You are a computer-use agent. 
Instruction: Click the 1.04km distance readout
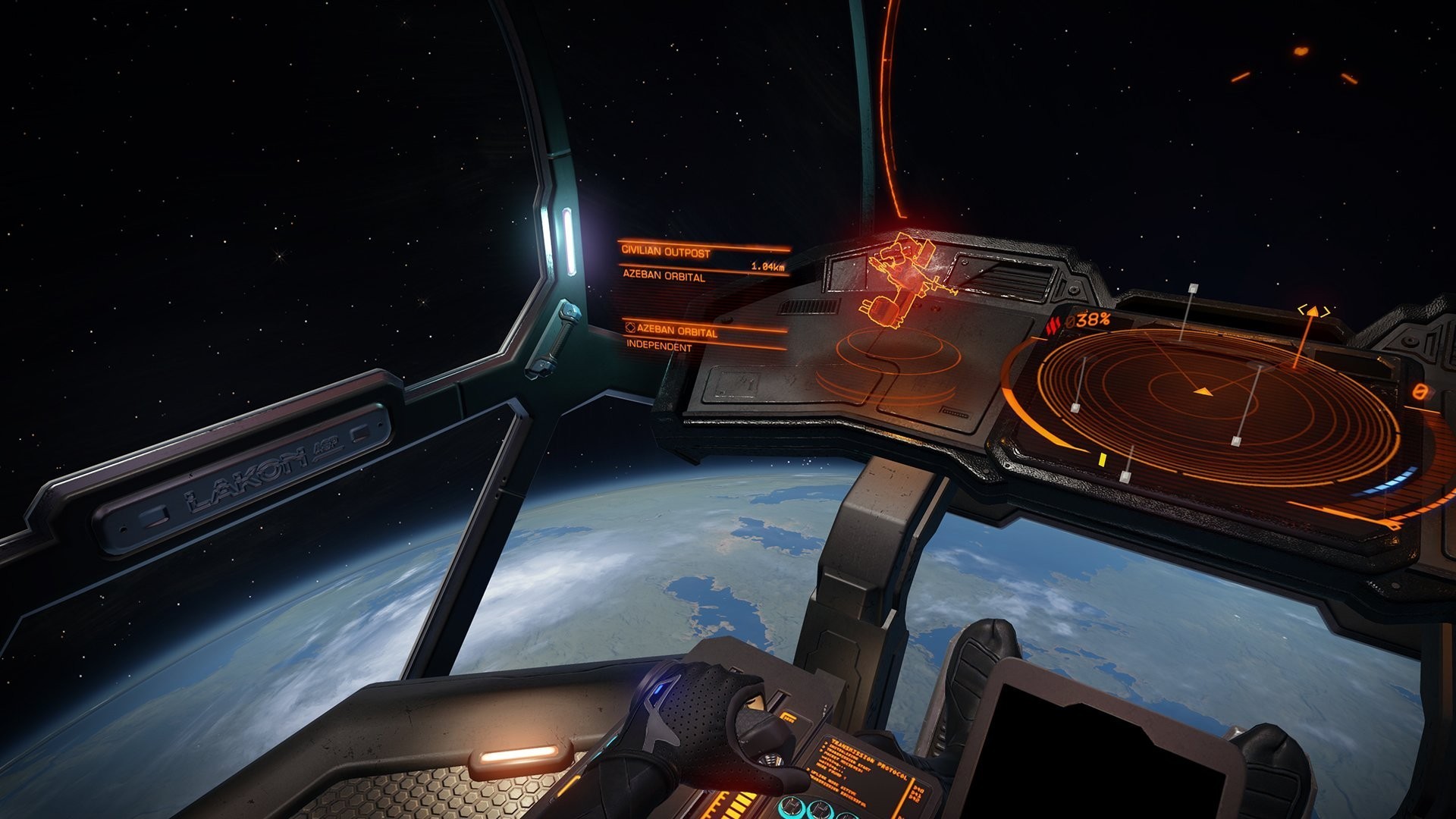pyautogui.click(x=768, y=265)
